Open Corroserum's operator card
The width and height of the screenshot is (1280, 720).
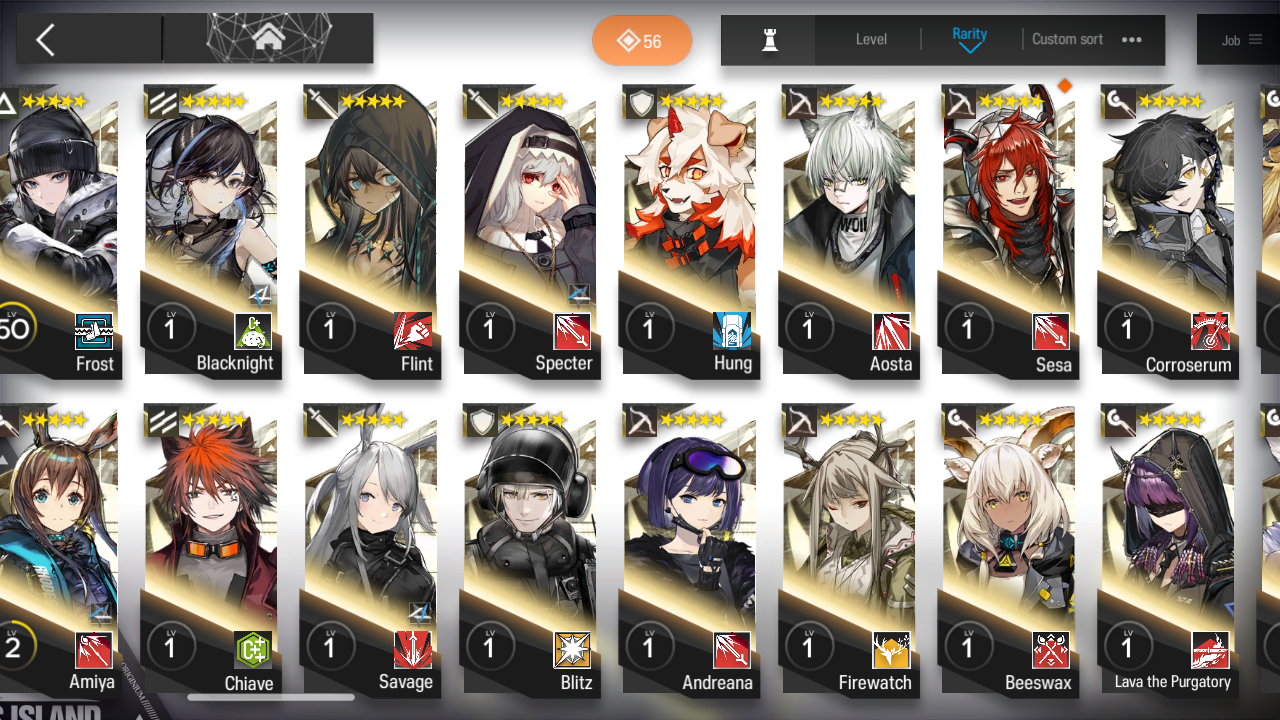(1167, 230)
